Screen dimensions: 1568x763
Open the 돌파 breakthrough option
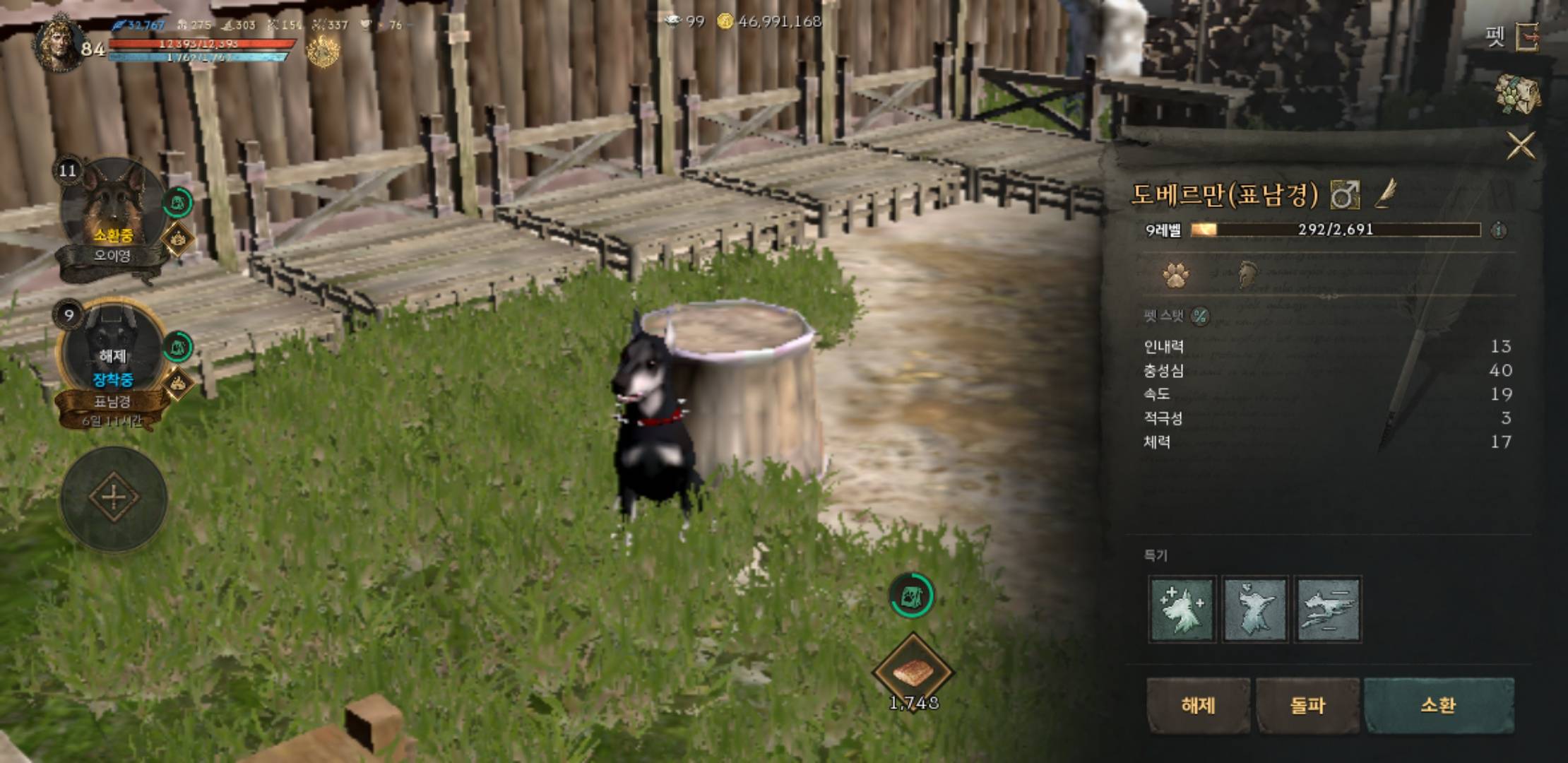click(1307, 705)
